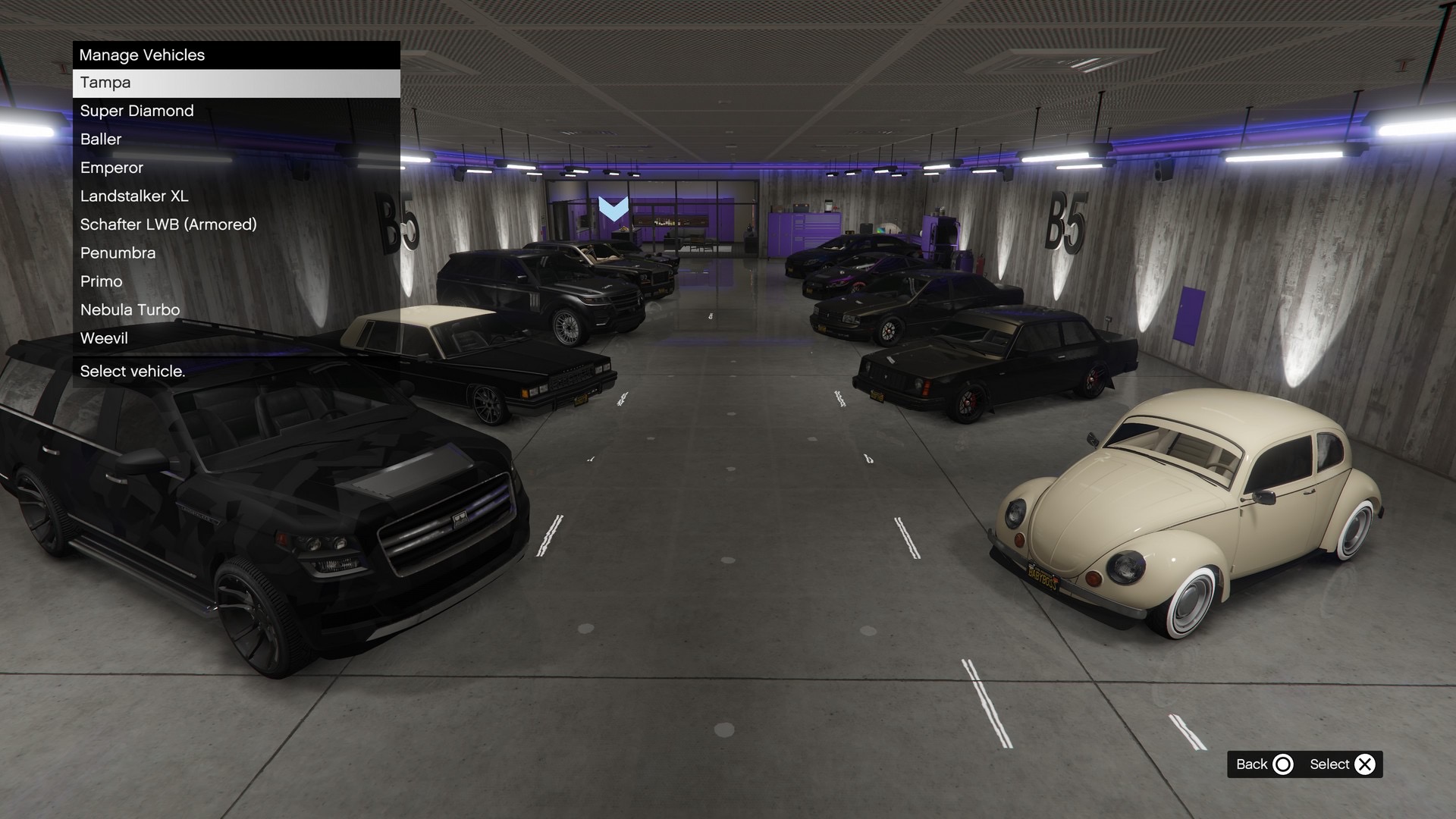Viewport: 1456px width, 819px height.
Task: Choose Weevil from the vehicle list
Action: click(236, 338)
